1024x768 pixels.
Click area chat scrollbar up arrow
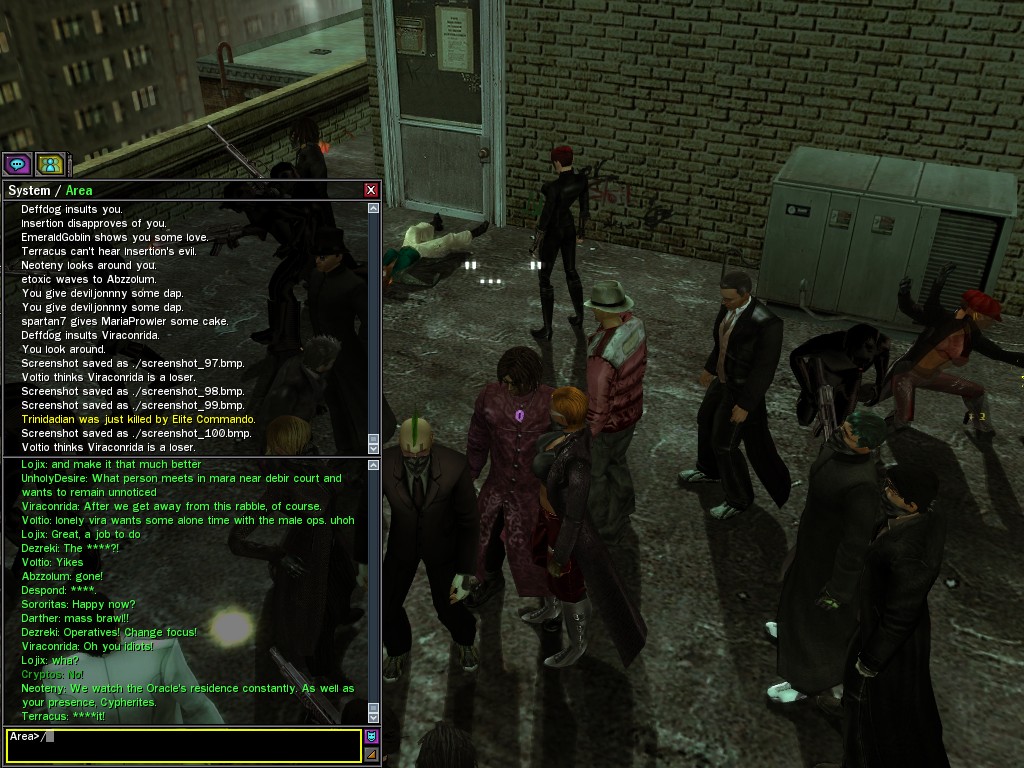[x=374, y=465]
